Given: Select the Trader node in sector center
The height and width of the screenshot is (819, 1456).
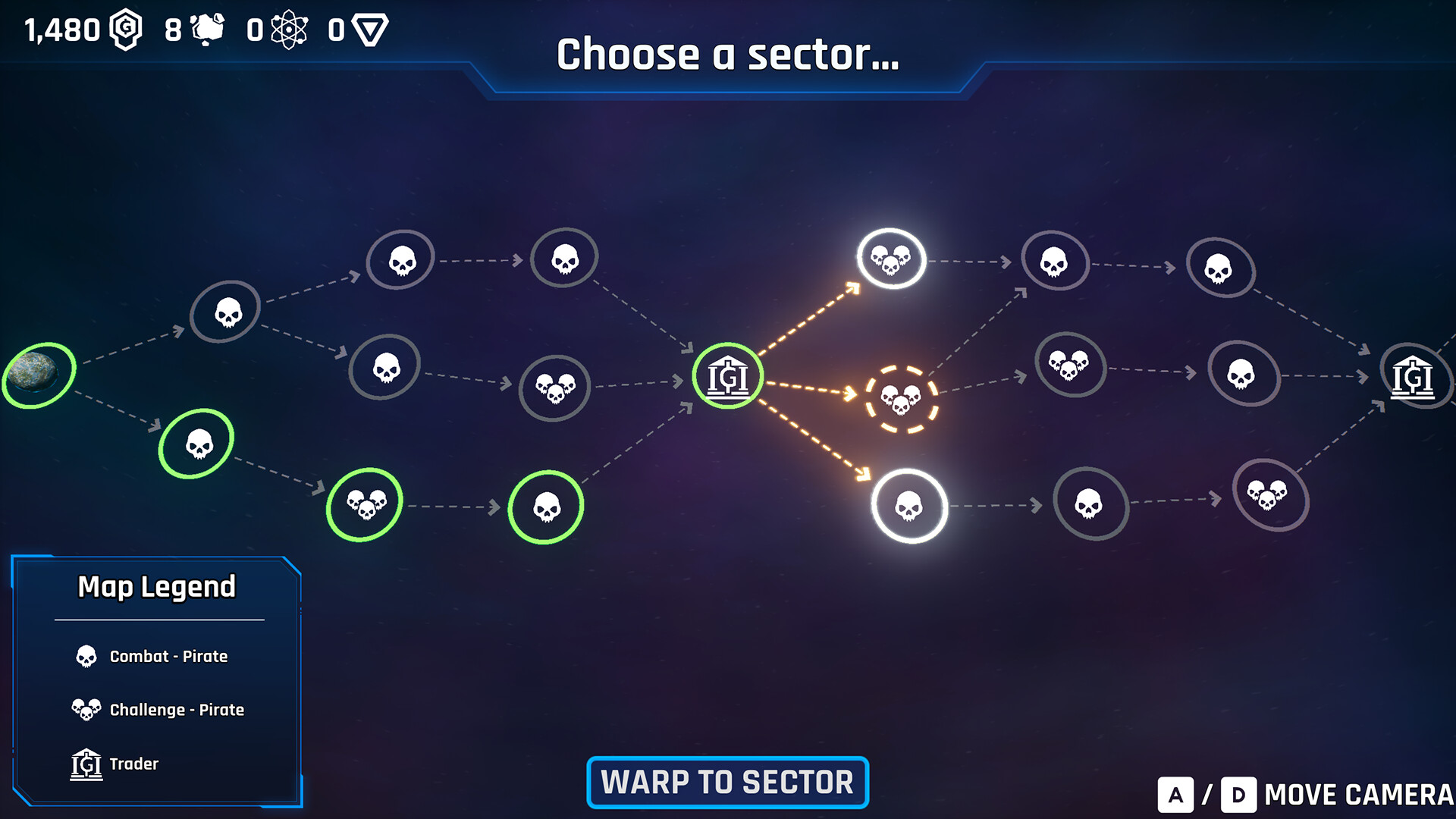Looking at the screenshot, I should [x=727, y=375].
